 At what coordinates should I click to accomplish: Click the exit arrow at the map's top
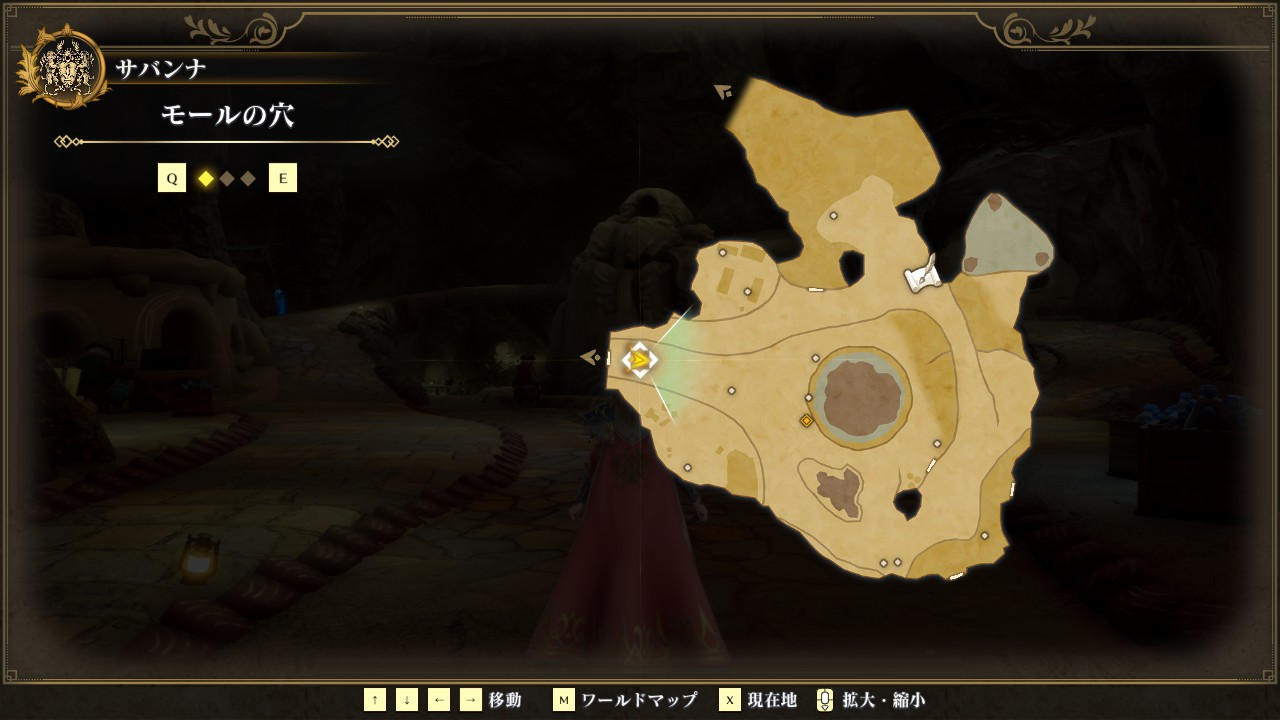click(723, 92)
